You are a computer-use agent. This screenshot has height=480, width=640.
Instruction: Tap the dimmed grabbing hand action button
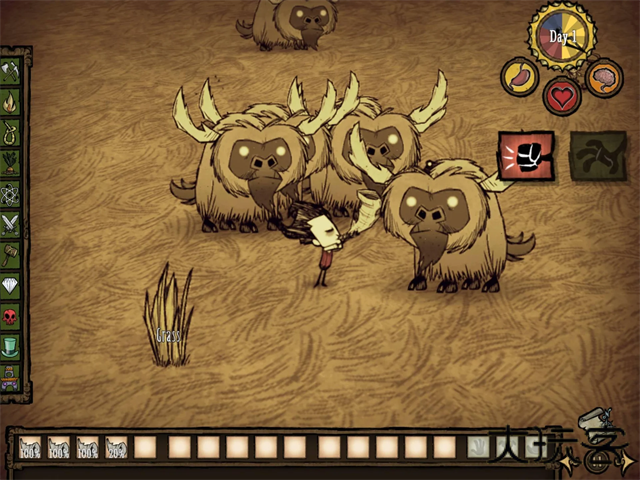[597, 155]
